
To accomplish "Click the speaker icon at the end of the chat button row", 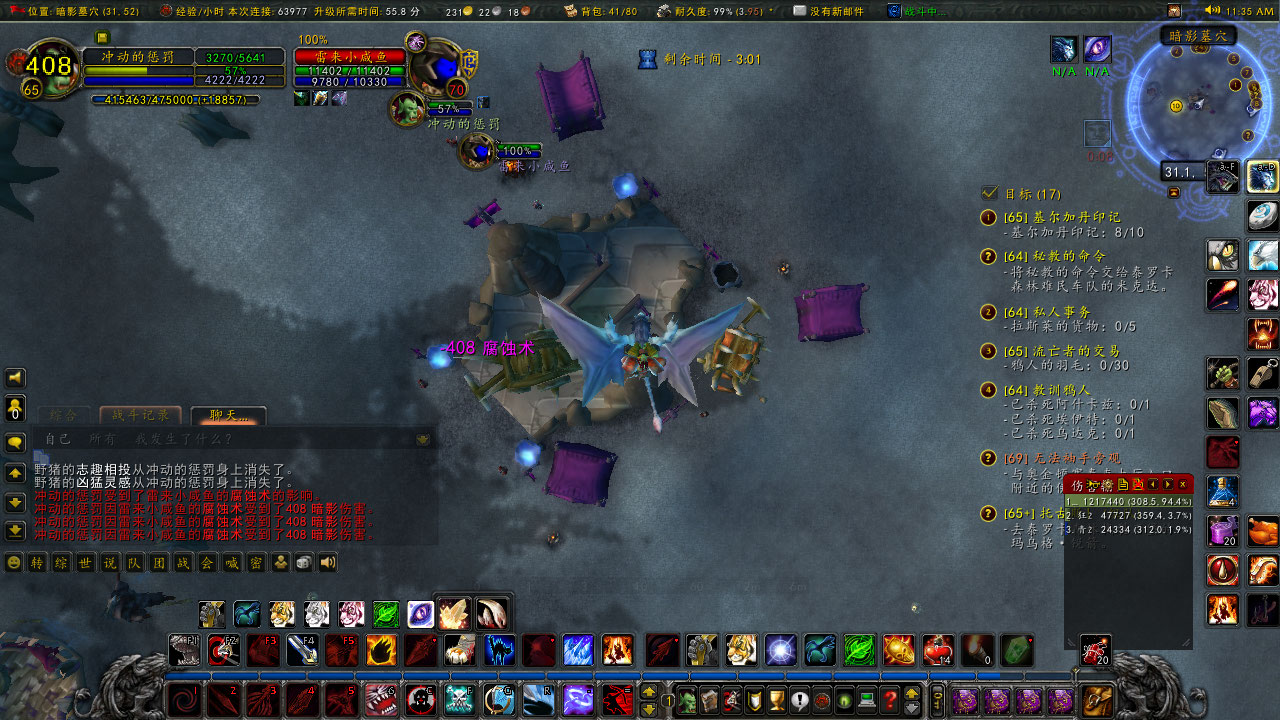I will pos(326,562).
